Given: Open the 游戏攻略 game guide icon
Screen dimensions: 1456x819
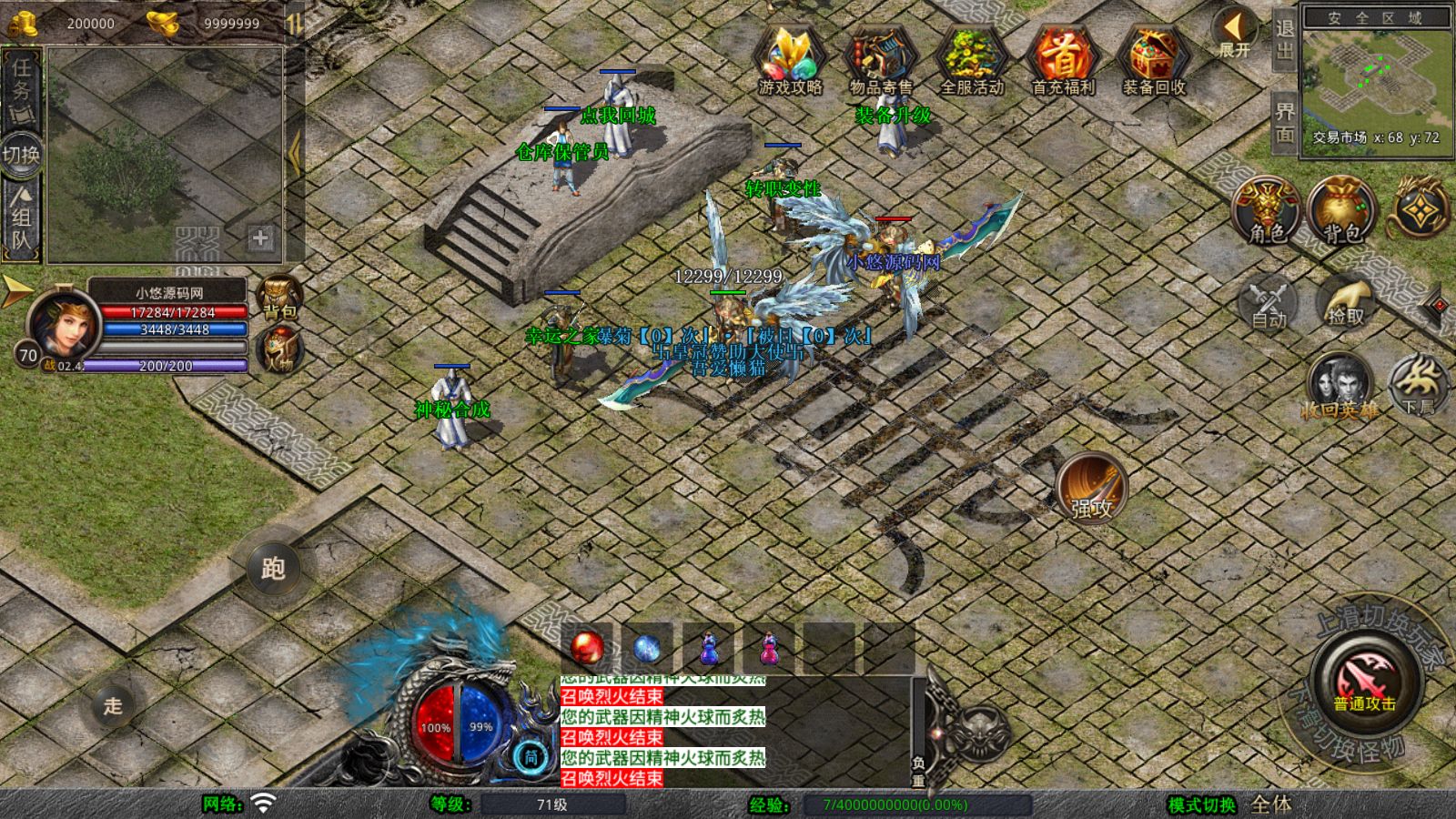Looking at the screenshot, I should 790,59.
